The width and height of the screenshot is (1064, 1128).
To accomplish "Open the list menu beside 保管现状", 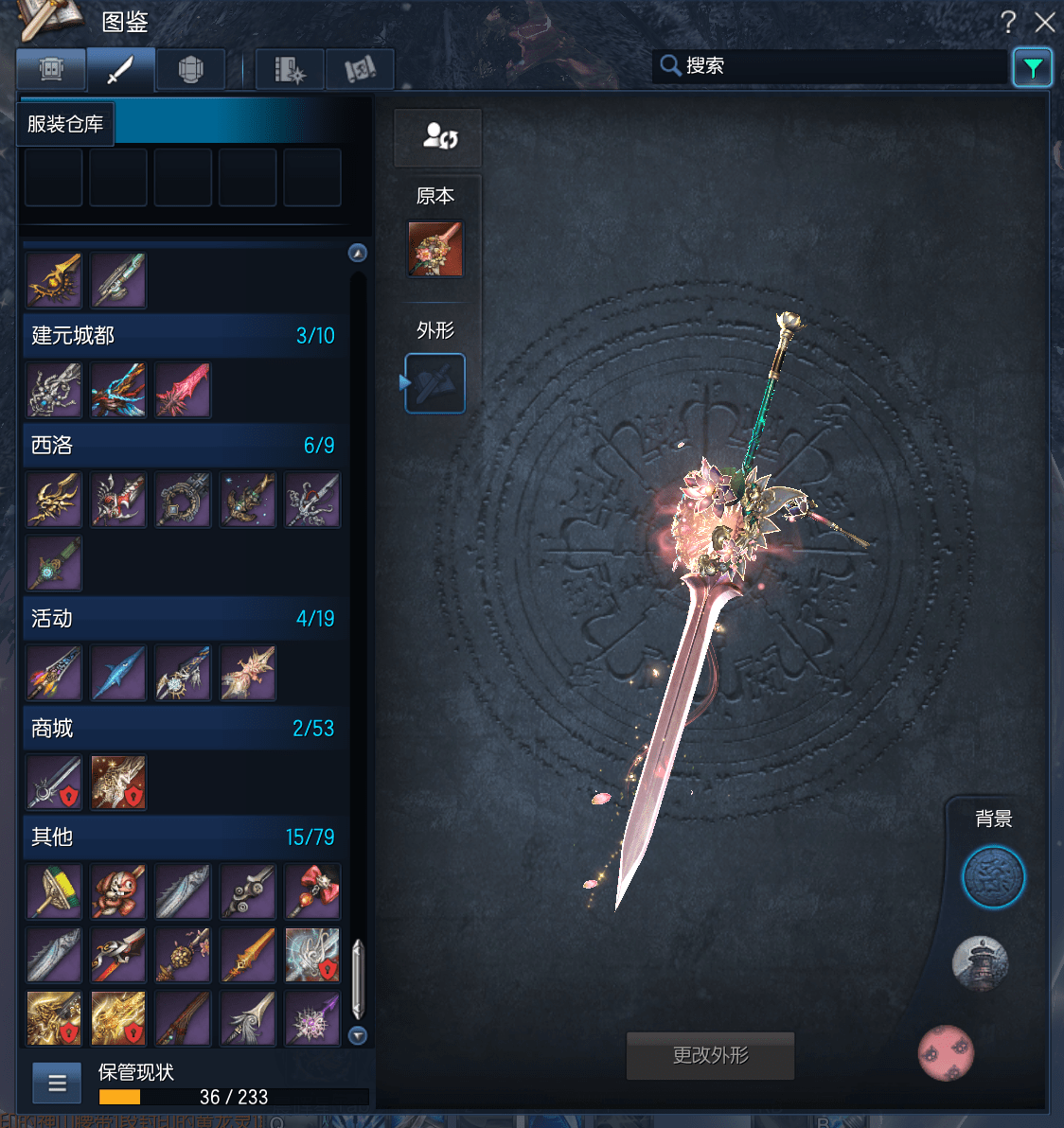I will [x=57, y=1084].
